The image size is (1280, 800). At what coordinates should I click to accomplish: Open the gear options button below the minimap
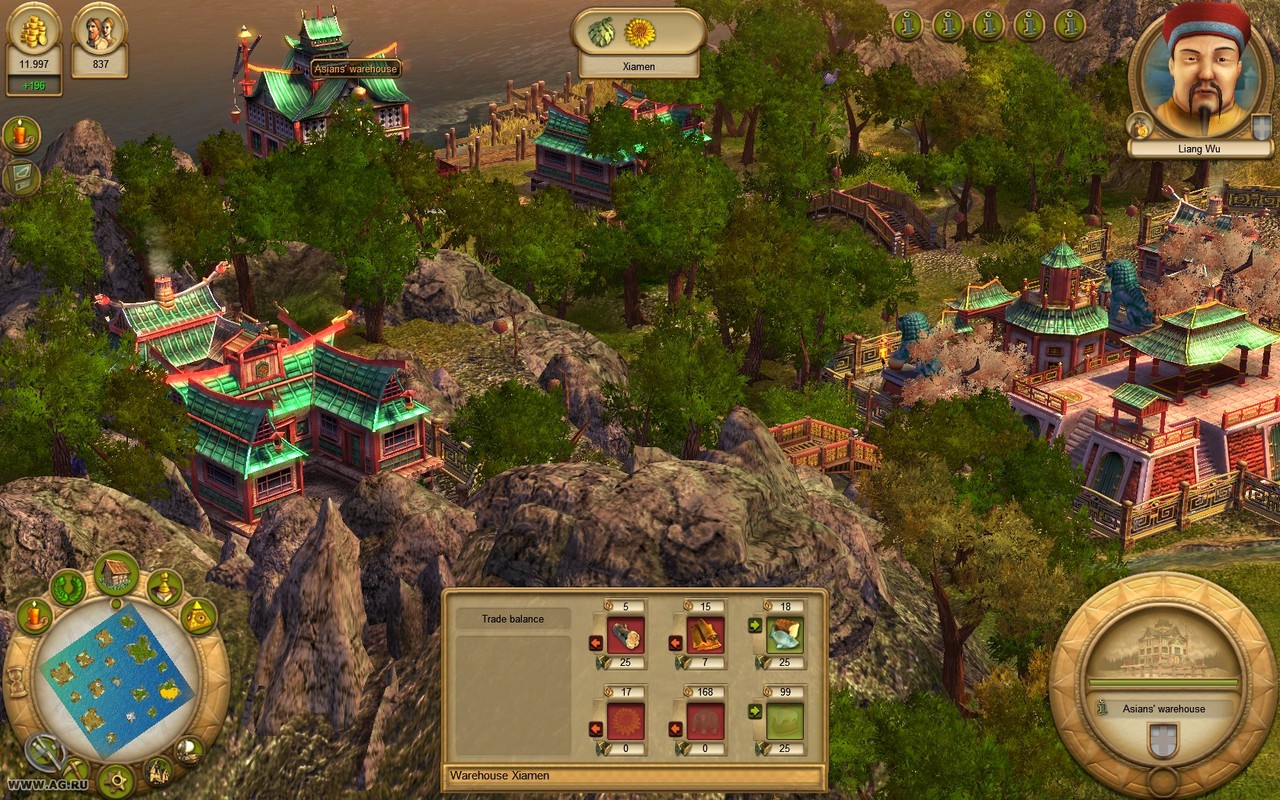point(117,780)
